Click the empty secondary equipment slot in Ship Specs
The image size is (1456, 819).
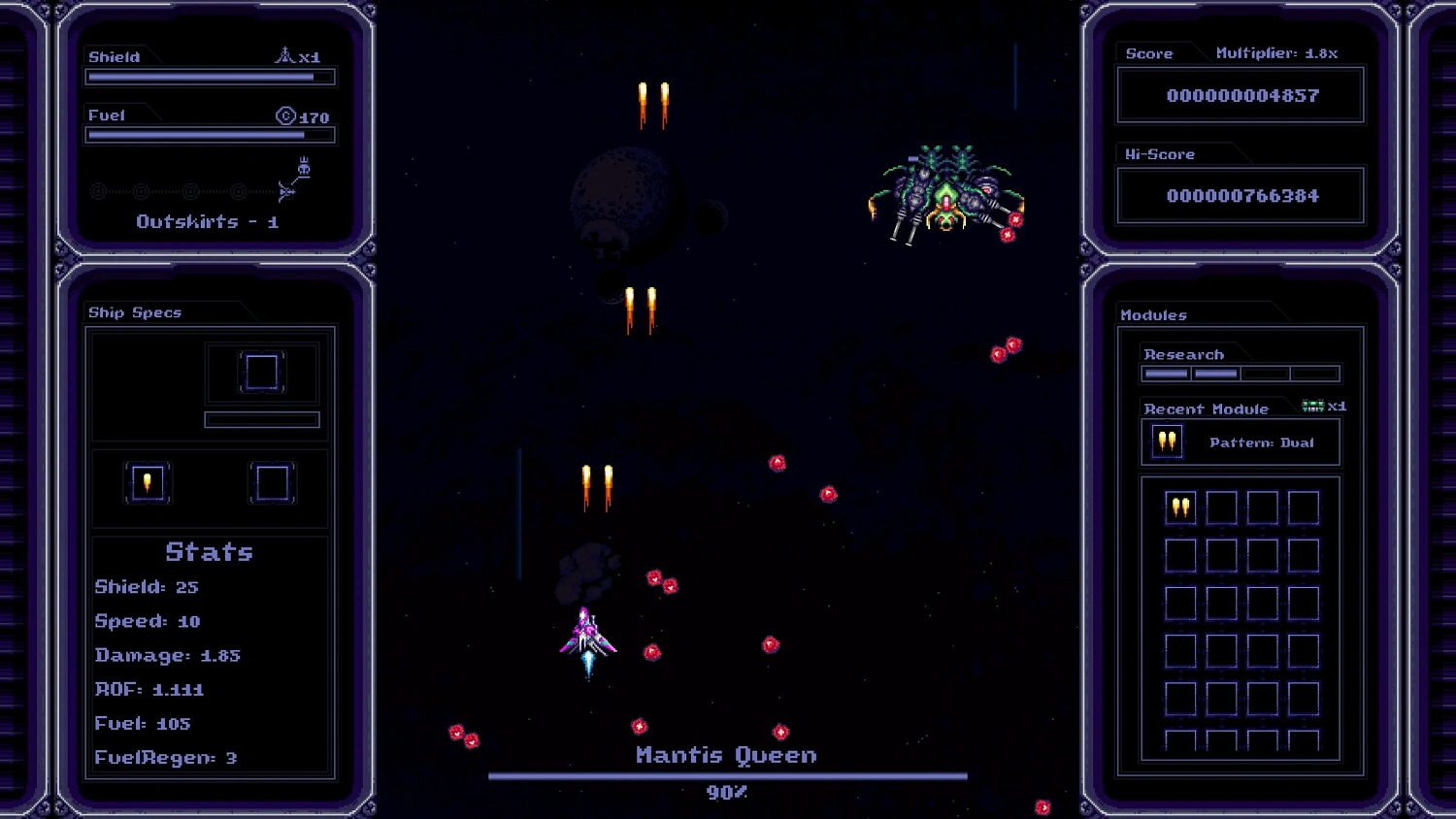(272, 482)
